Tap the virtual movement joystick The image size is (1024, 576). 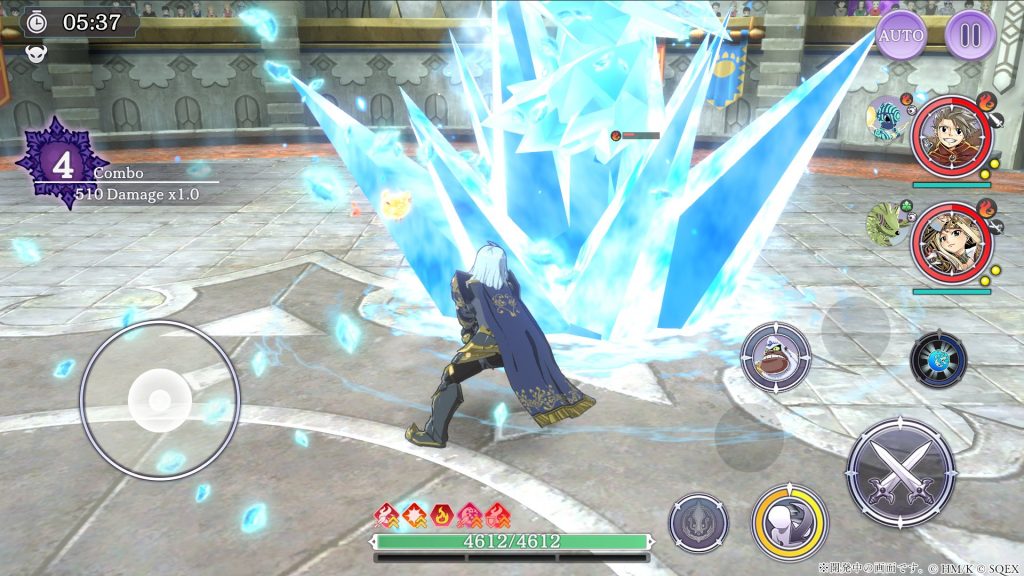click(159, 401)
